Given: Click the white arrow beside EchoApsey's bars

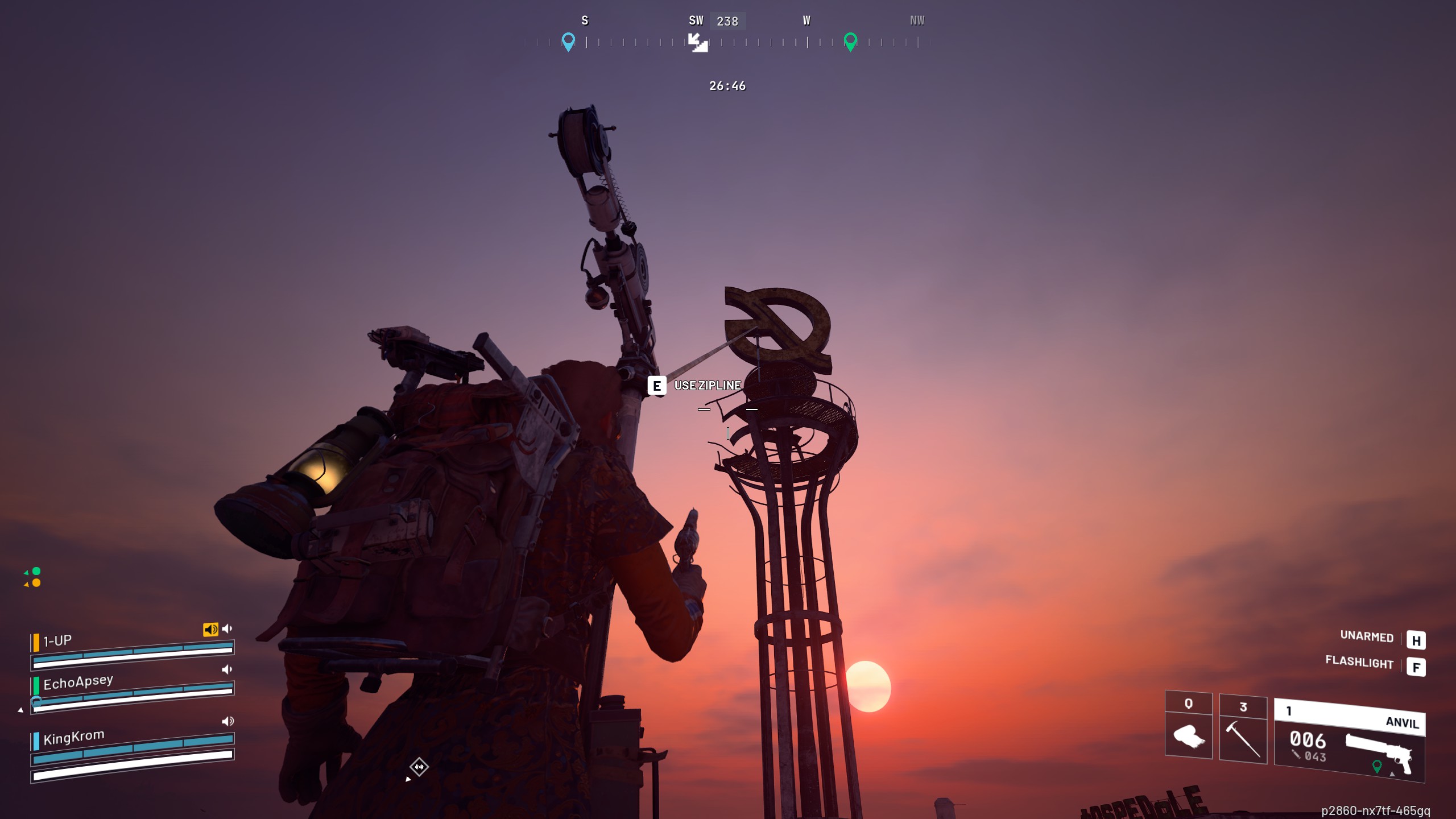Looking at the screenshot, I should pos(20,710).
